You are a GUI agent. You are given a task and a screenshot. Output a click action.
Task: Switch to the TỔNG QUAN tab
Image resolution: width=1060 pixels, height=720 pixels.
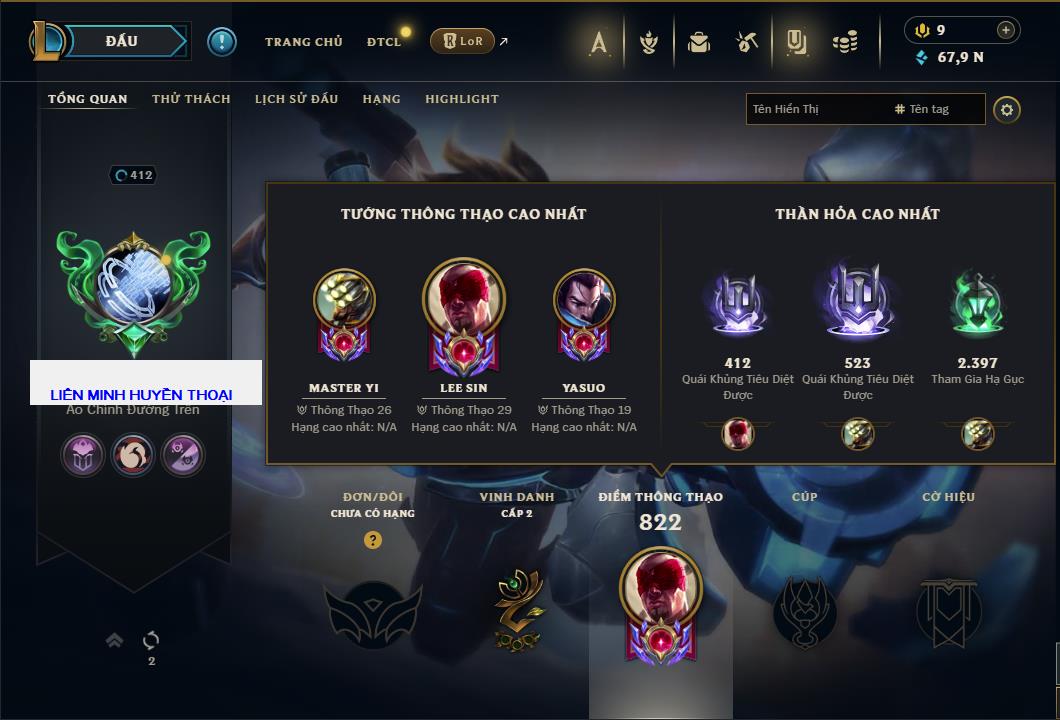(88, 99)
